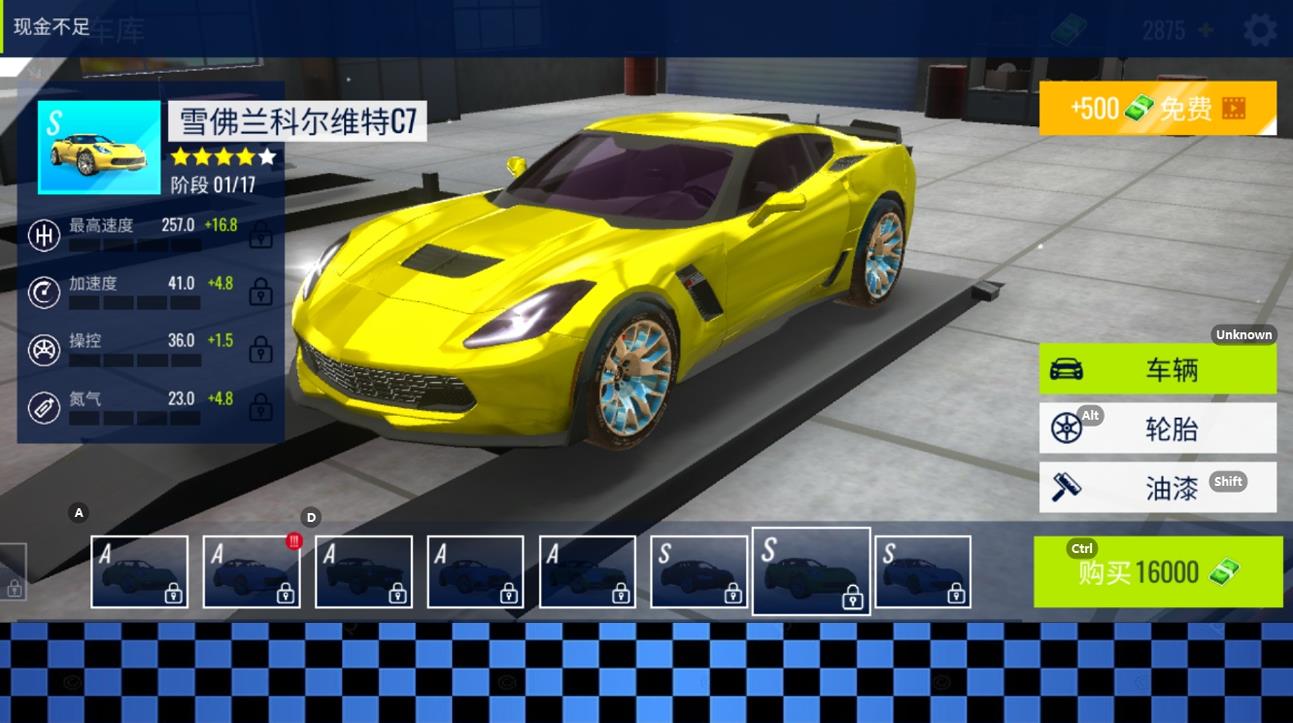Select the green S-rank car thumbnail
The width and height of the screenshot is (1293, 723).
(811, 571)
